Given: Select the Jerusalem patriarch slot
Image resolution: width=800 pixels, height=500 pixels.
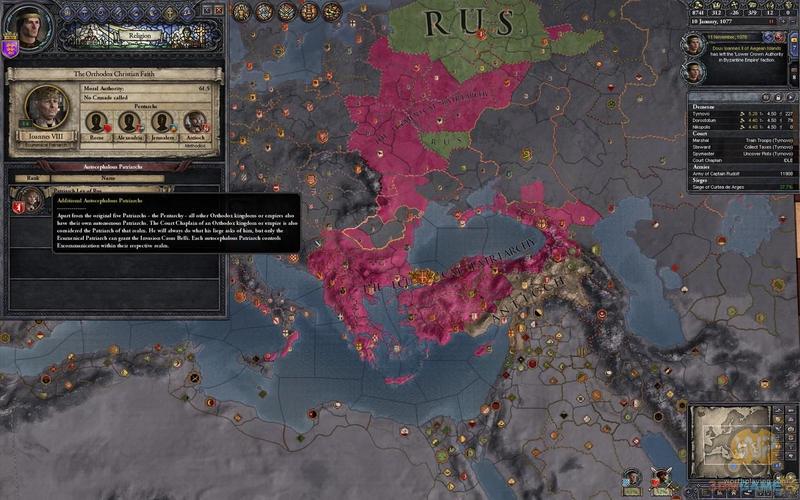Looking at the screenshot, I should 162,122.
